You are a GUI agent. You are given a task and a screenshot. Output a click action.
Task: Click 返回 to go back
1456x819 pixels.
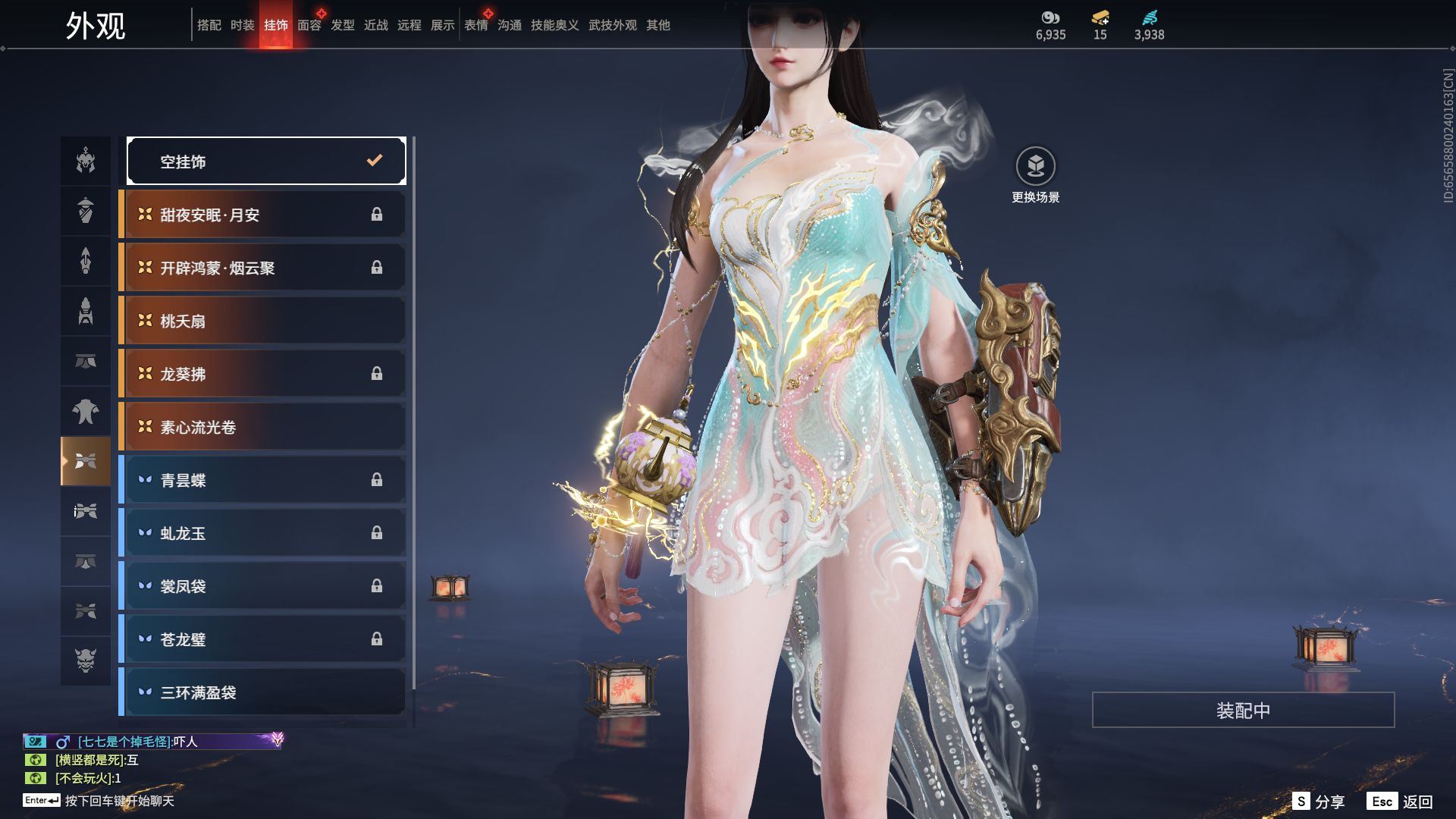[x=1401, y=802]
